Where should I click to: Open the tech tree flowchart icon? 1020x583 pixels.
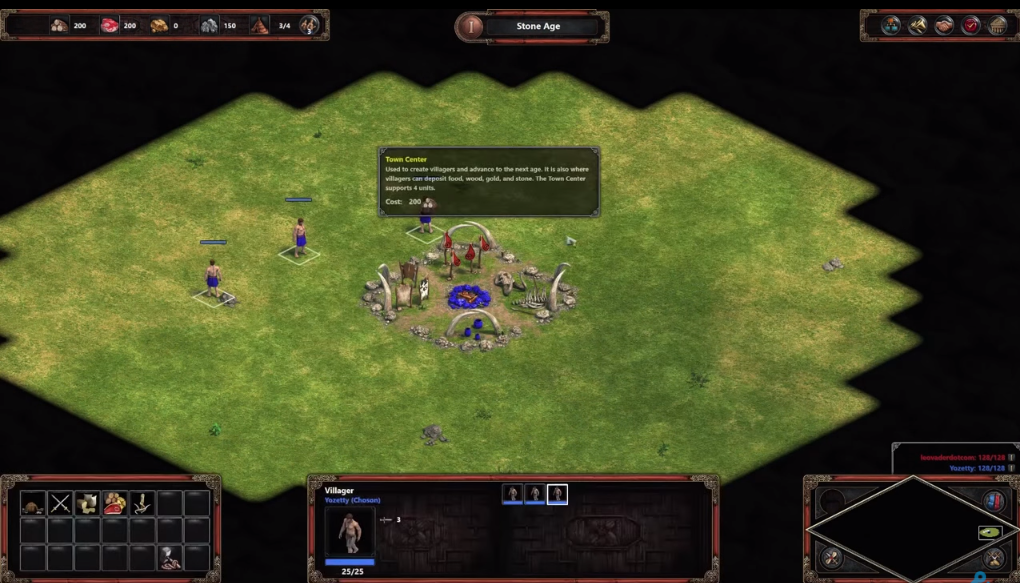891,26
